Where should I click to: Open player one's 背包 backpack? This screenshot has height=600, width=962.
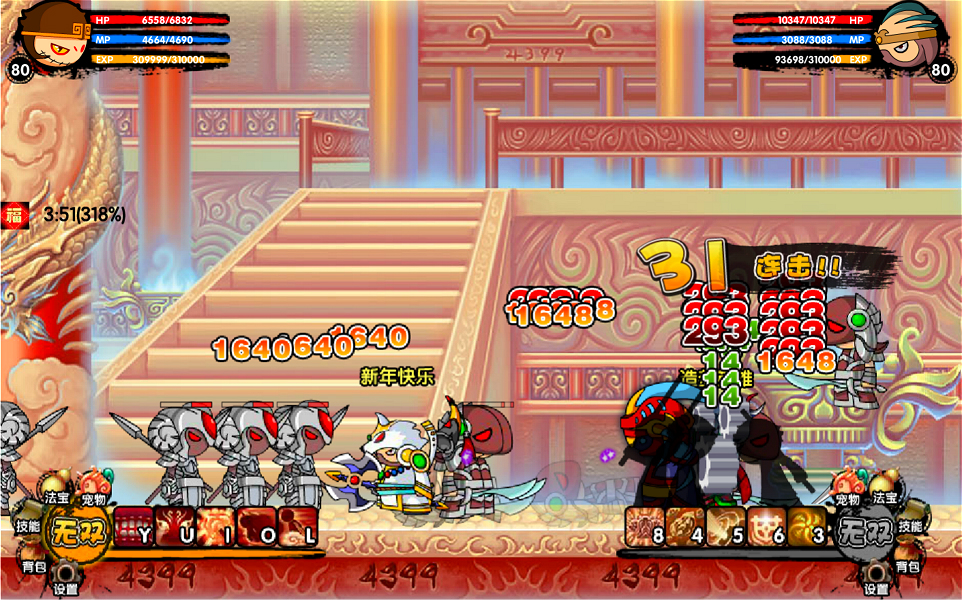click(x=33, y=566)
